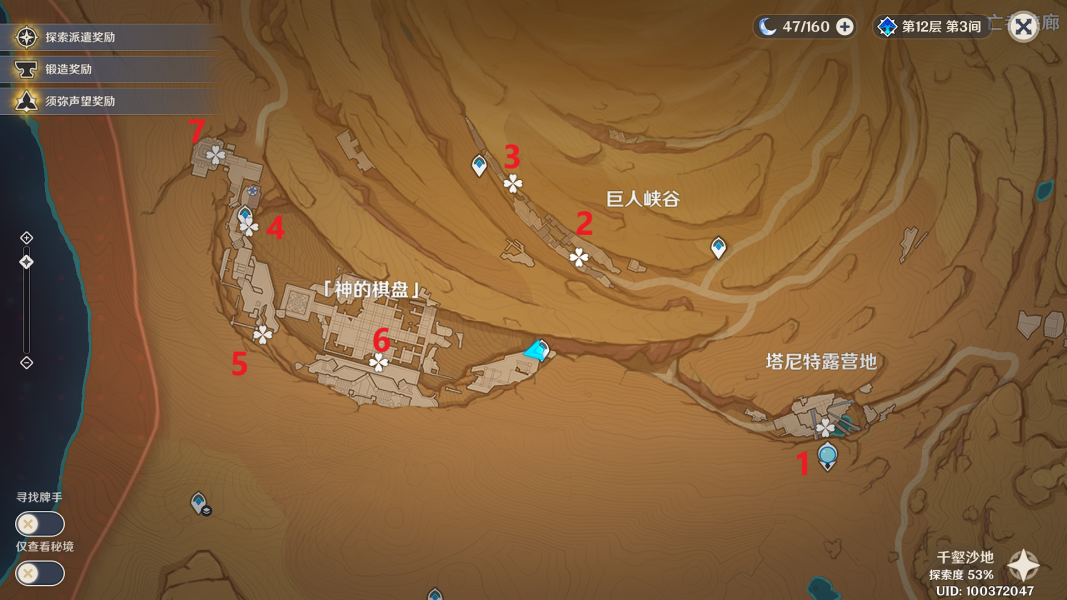Select the teleport waypoint below 塔尼特露营地
This screenshot has height=600, width=1067.
[x=827, y=457]
